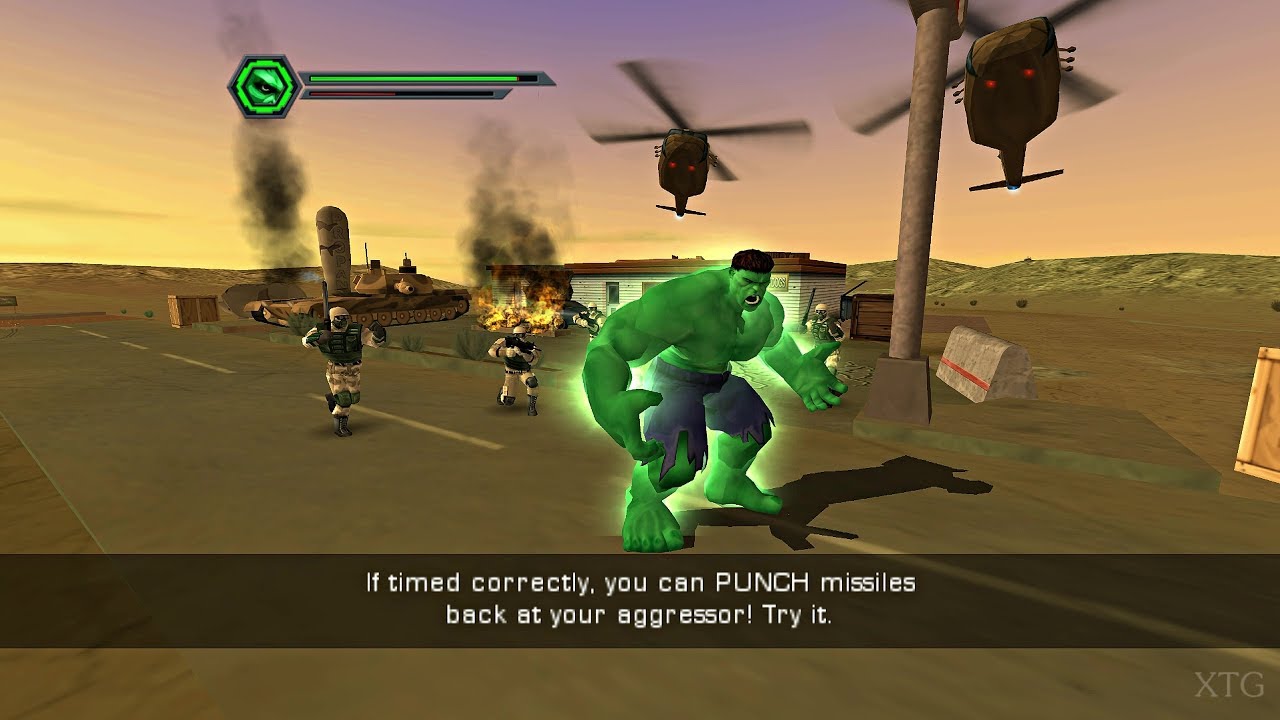Click the soldier nearest the tank
This screenshot has width=1280, height=720.
tap(340, 355)
